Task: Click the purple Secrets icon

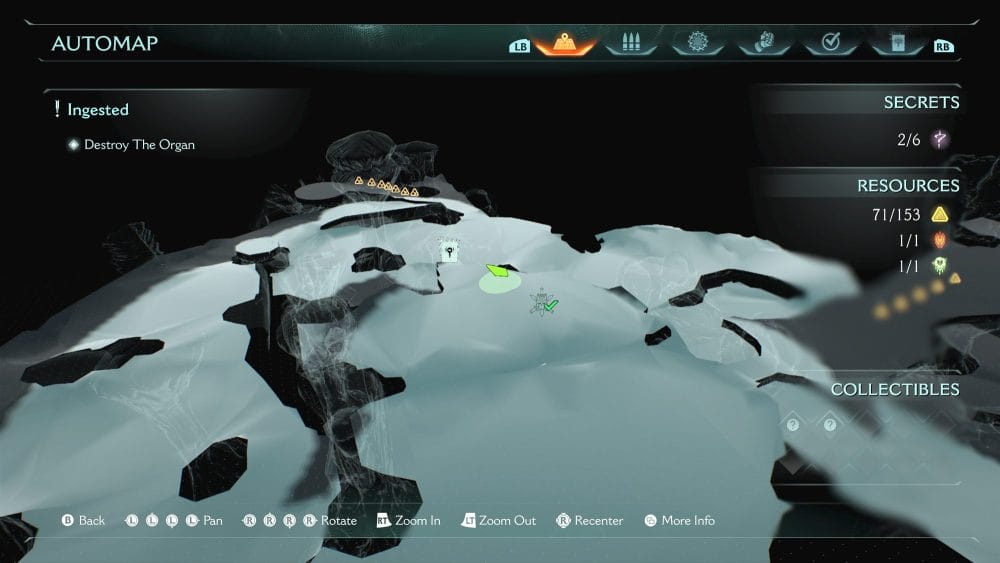Action: (939, 140)
